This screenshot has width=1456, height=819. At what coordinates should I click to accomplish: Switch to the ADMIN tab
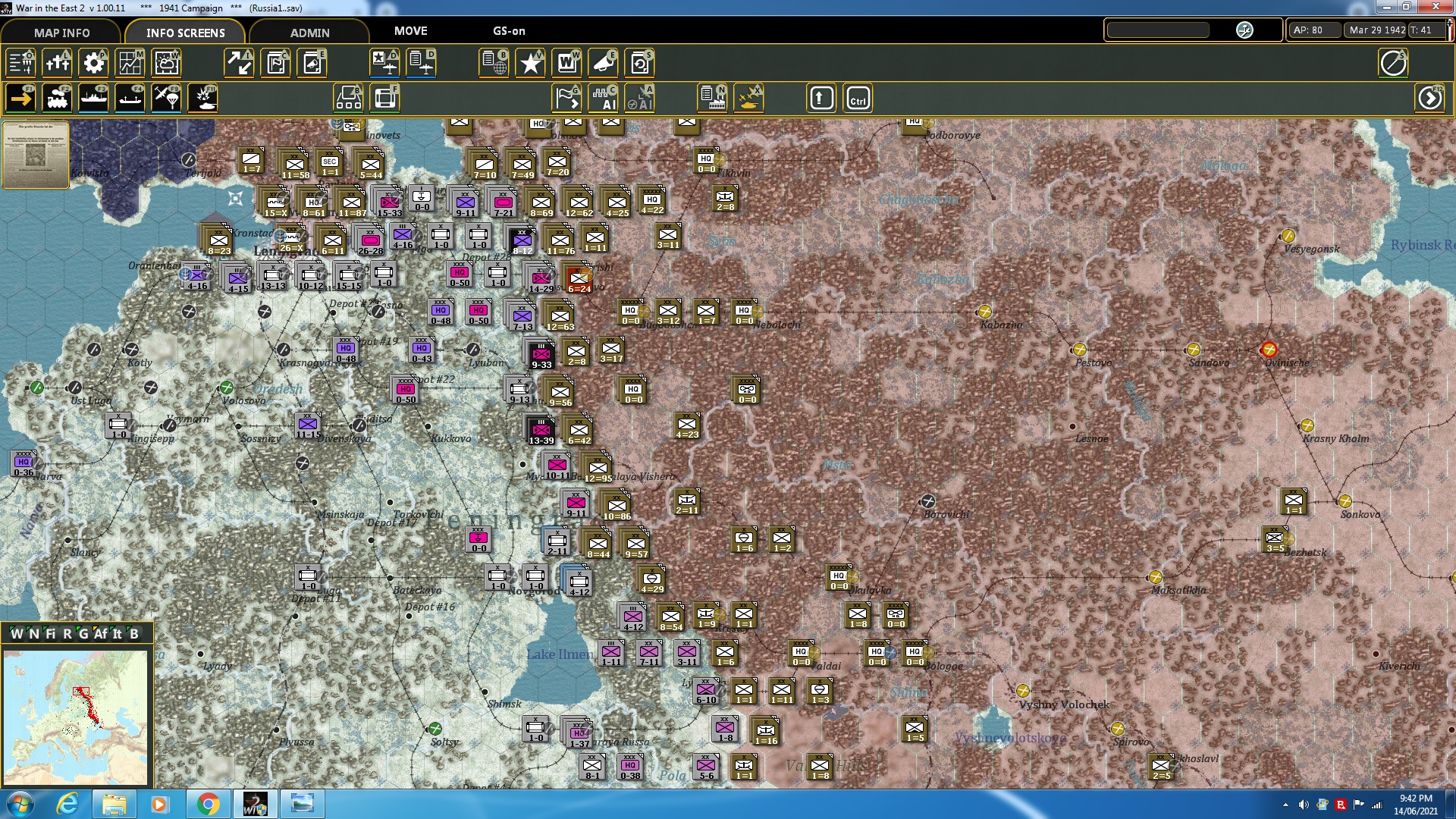pyautogui.click(x=310, y=33)
